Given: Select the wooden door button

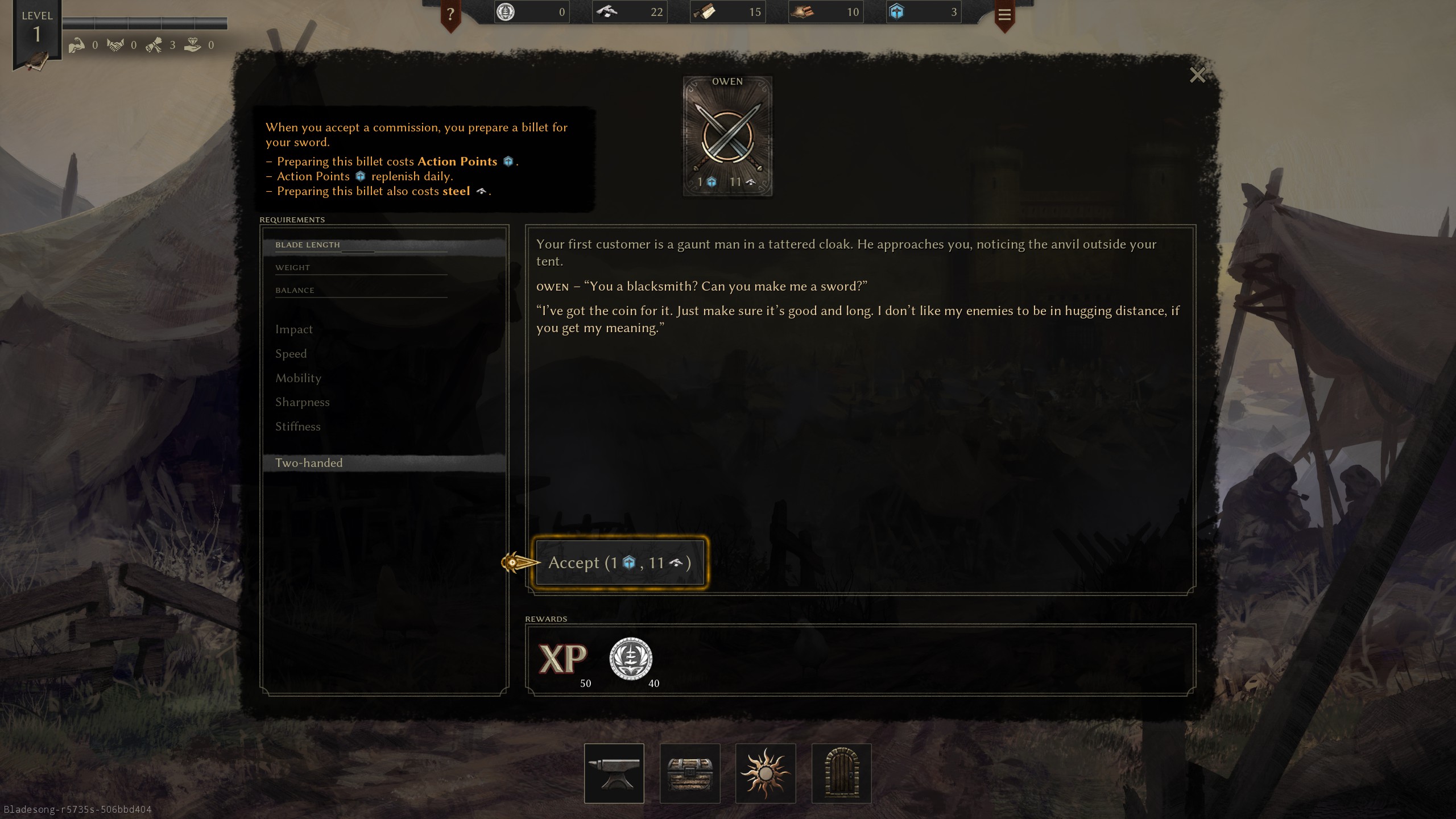Looking at the screenshot, I should (841, 773).
